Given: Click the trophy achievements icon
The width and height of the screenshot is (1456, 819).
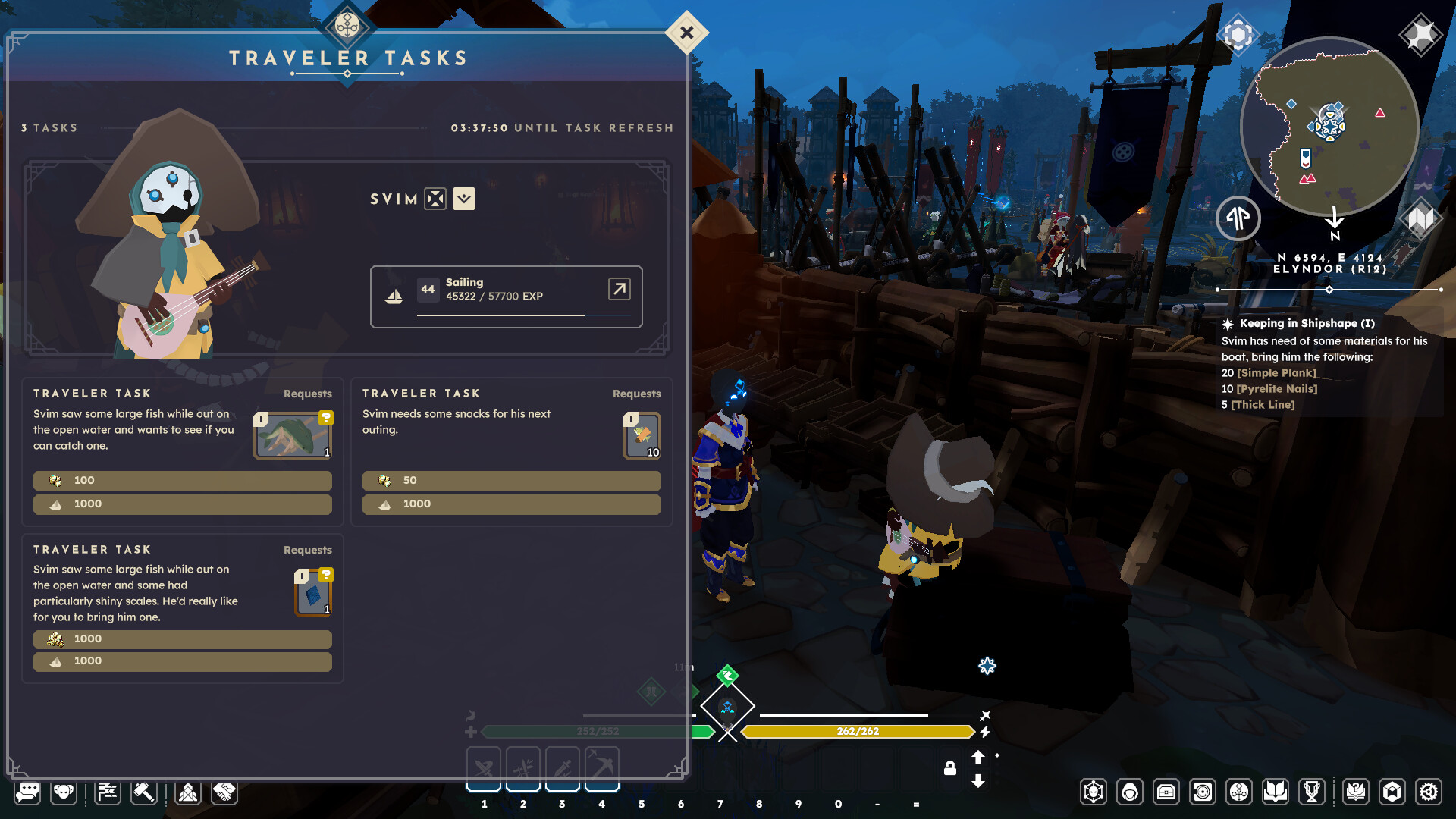Looking at the screenshot, I should click(1311, 792).
